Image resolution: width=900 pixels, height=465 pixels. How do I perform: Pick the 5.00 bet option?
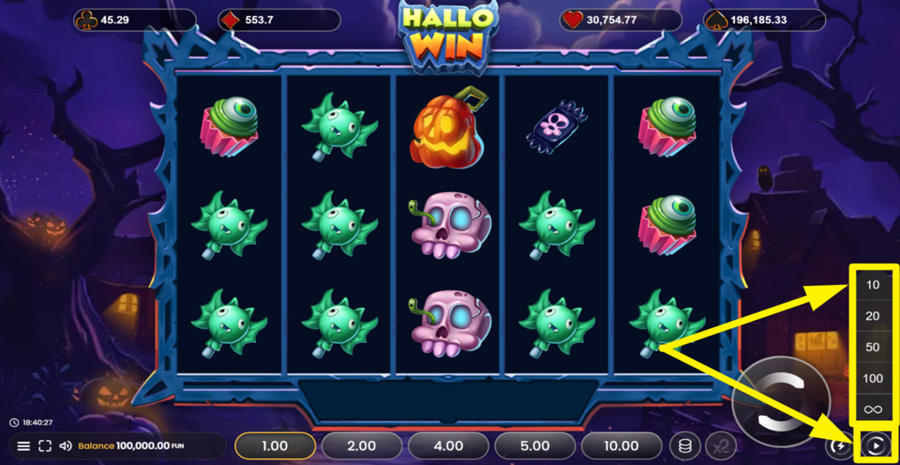[535, 446]
